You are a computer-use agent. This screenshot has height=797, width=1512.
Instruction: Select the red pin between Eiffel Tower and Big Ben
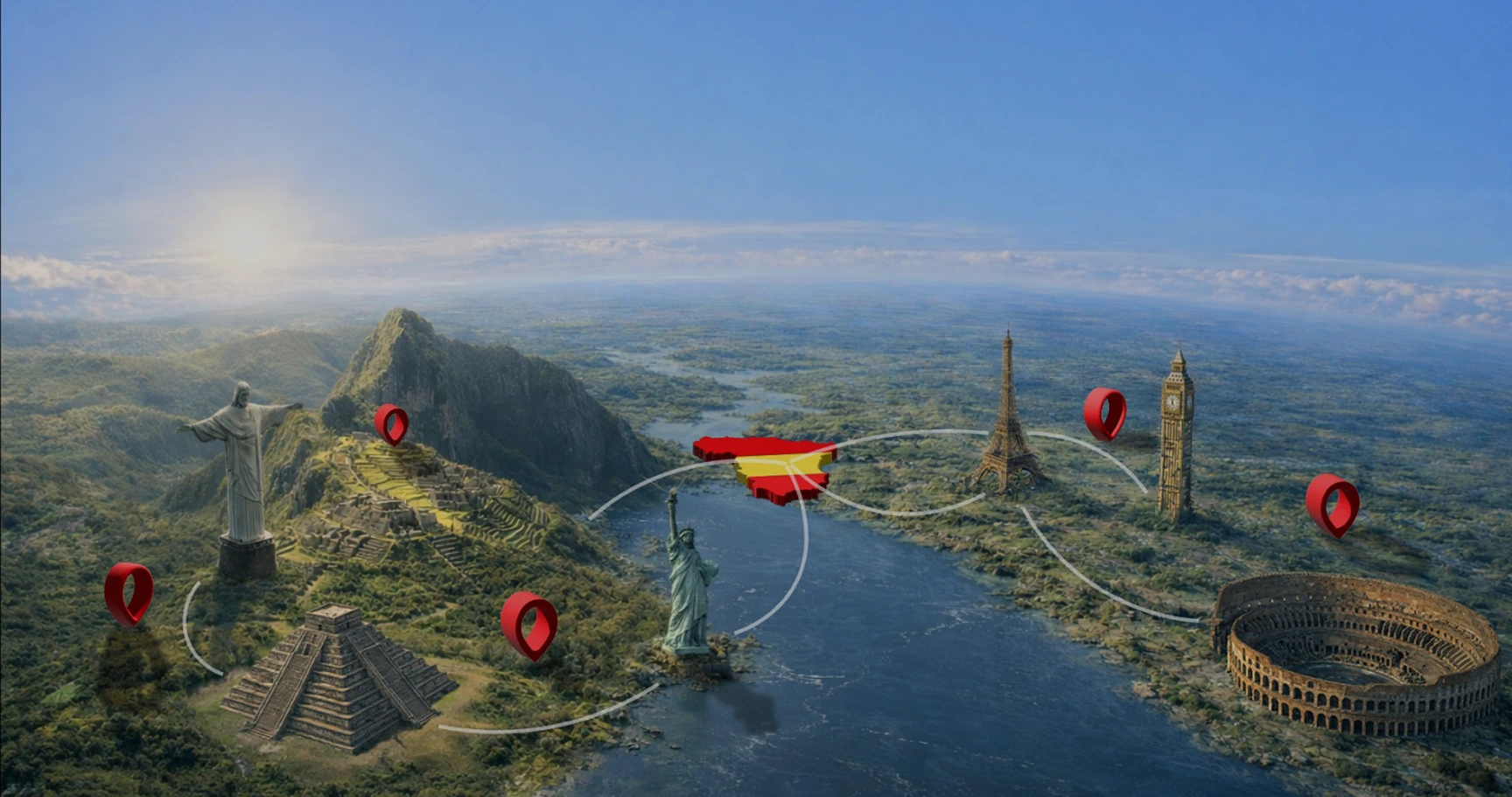click(x=1104, y=412)
